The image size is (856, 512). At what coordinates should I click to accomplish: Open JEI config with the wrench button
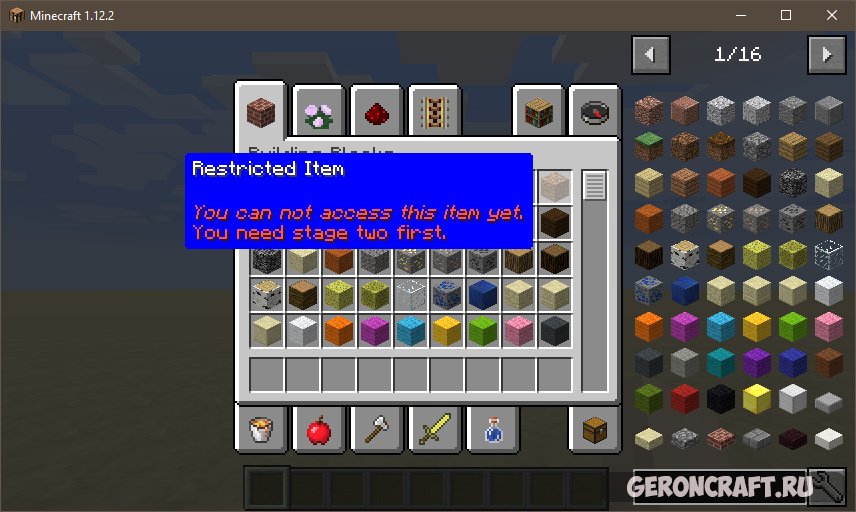[x=826, y=487]
